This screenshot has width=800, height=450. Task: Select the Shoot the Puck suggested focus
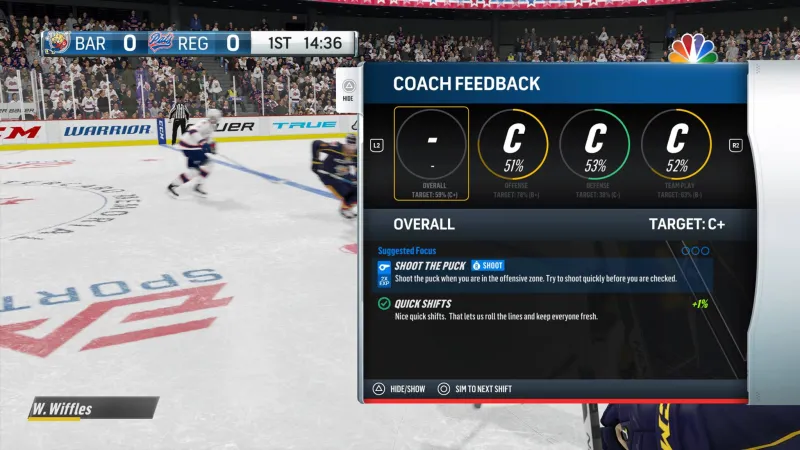pos(545,272)
